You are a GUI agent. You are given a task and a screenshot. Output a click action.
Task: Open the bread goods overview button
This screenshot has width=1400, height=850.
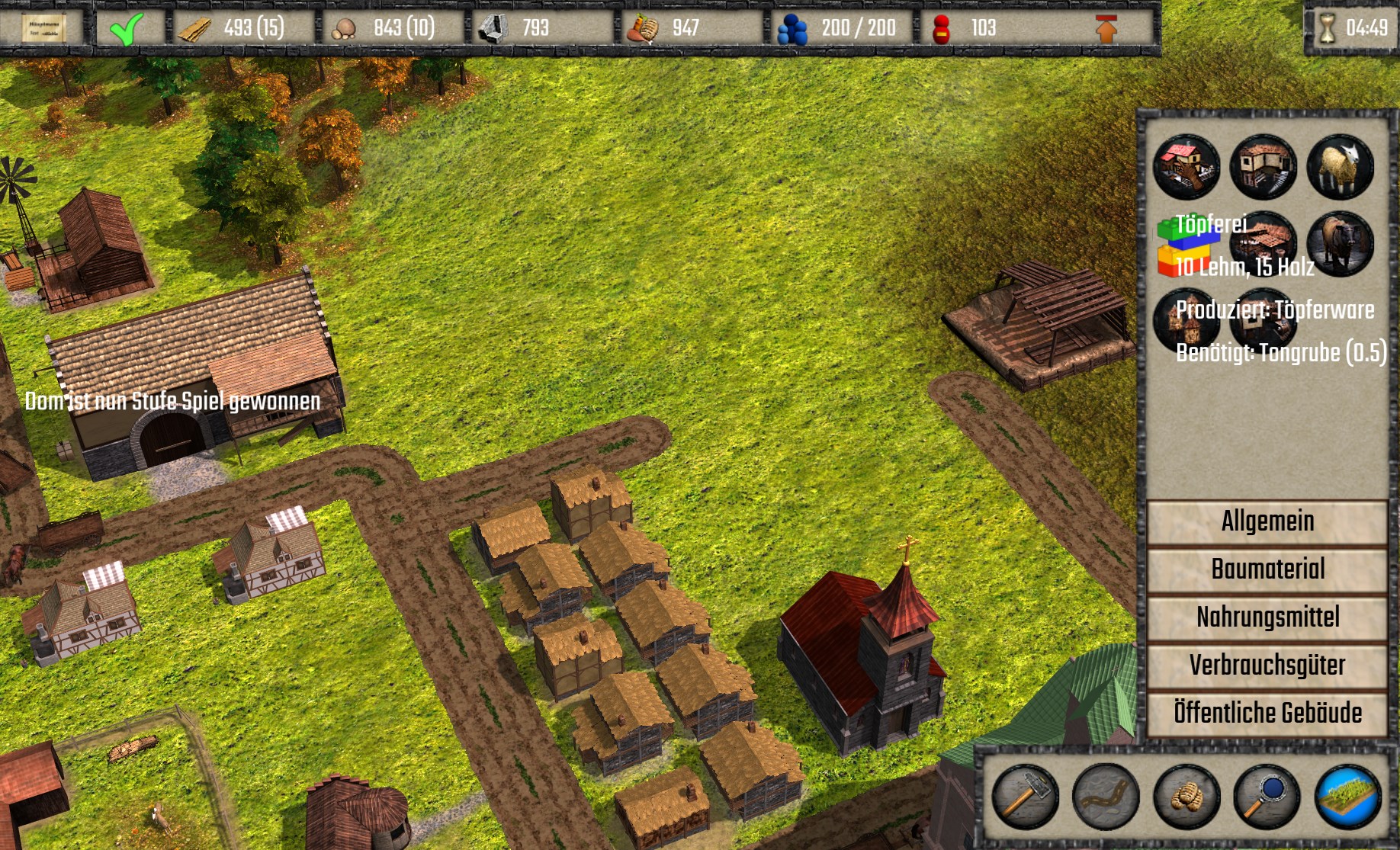coord(1186,797)
